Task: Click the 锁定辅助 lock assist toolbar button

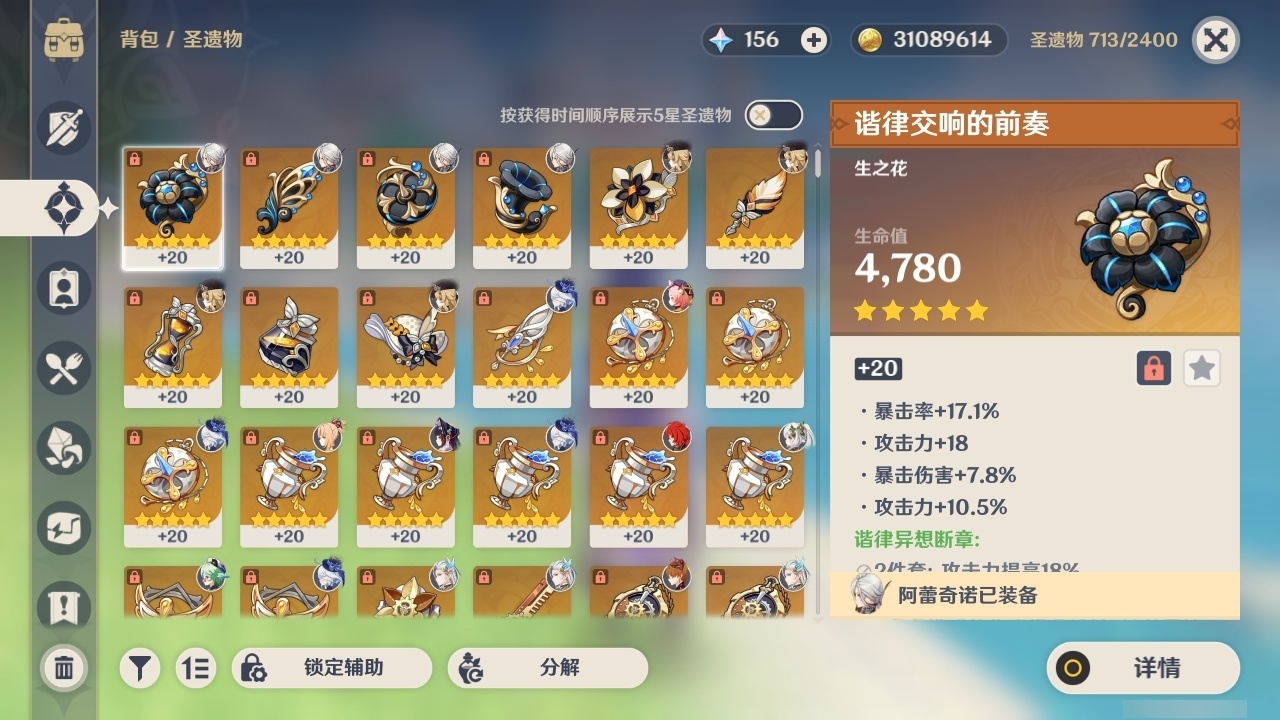Action: pos(332,667)
